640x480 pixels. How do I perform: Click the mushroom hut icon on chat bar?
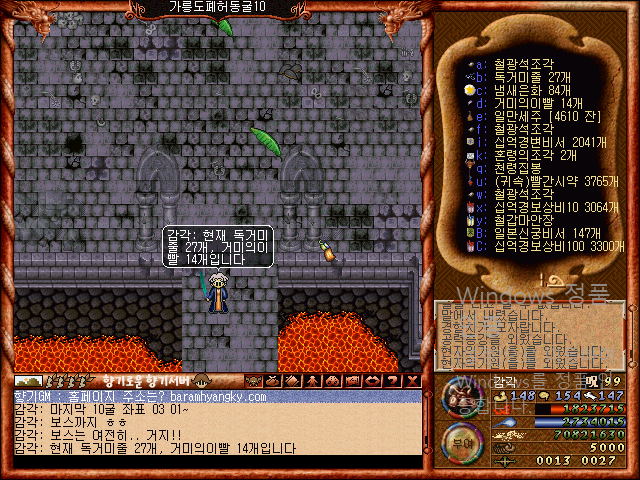pos(201,381)
